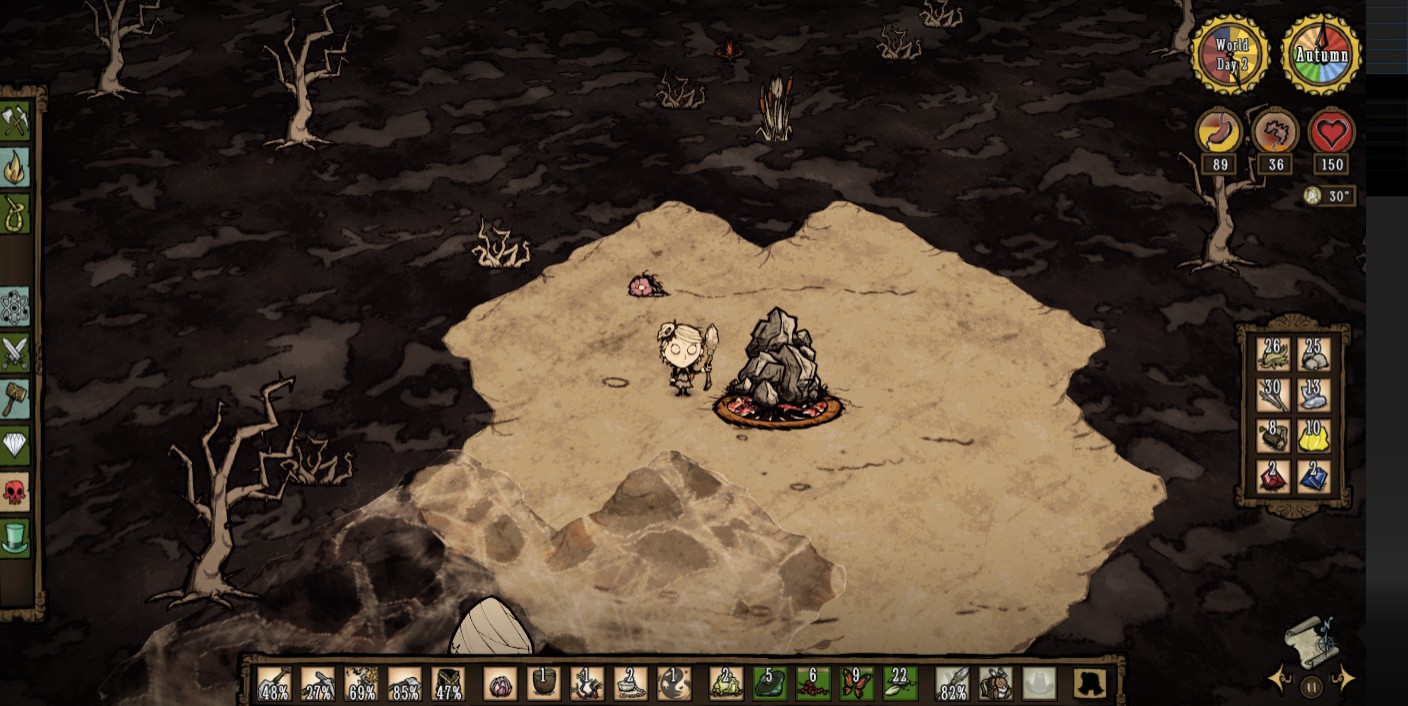This screenshot has width=1408, height=706.
Task: Choose the hammer Structures crafting tab
Action: [x=14, y=399]
